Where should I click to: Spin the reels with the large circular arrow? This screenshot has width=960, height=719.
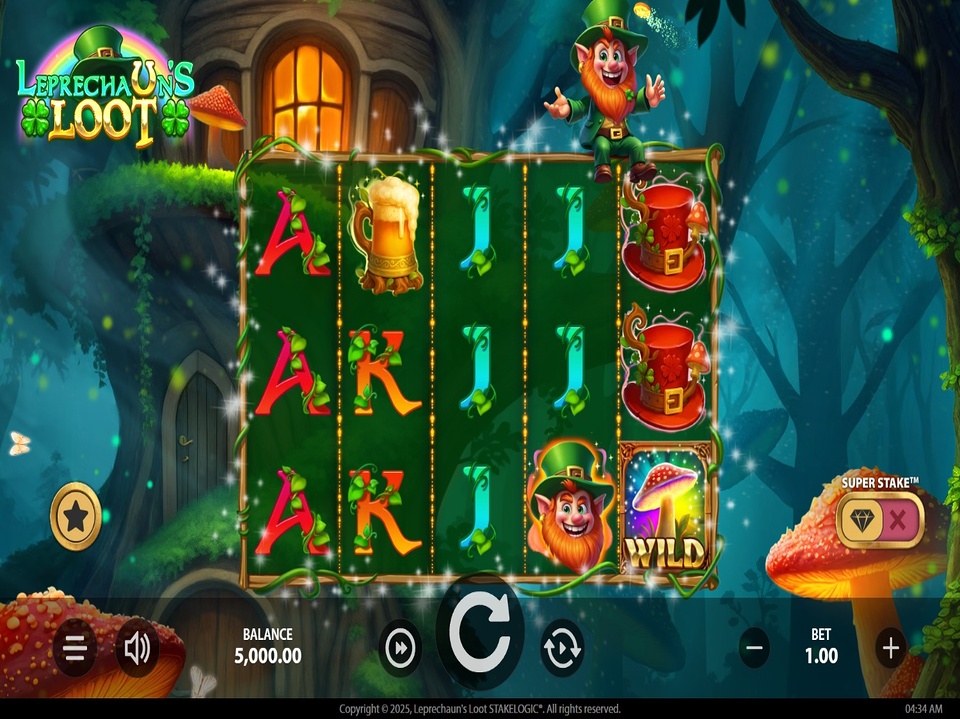click(480, 634)
